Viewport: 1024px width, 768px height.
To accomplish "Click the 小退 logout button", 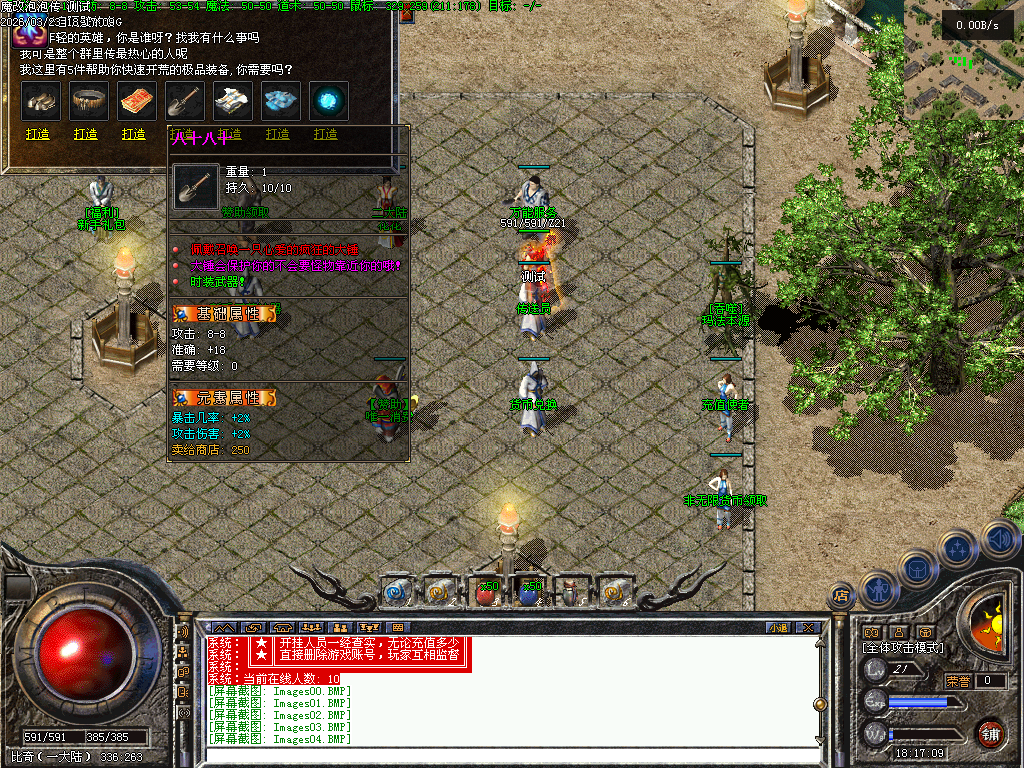I will tap(778, 627).
